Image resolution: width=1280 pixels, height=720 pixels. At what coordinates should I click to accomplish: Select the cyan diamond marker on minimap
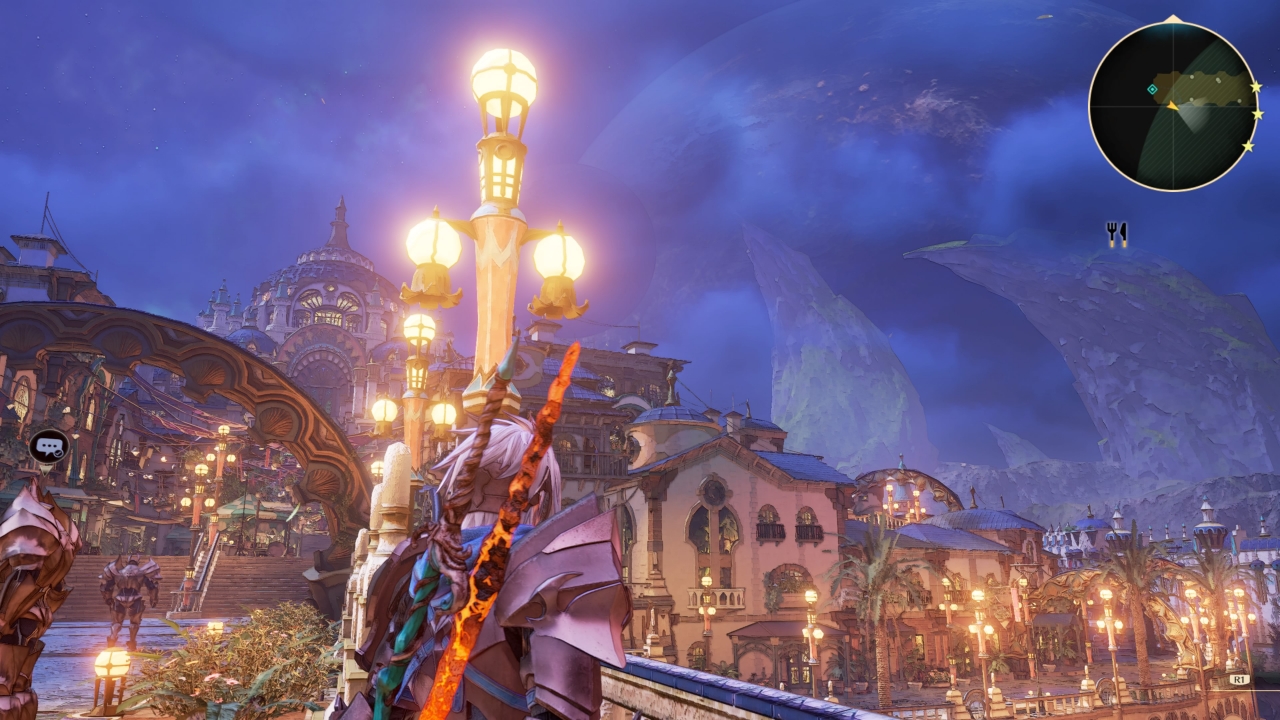pos(1152,90)
